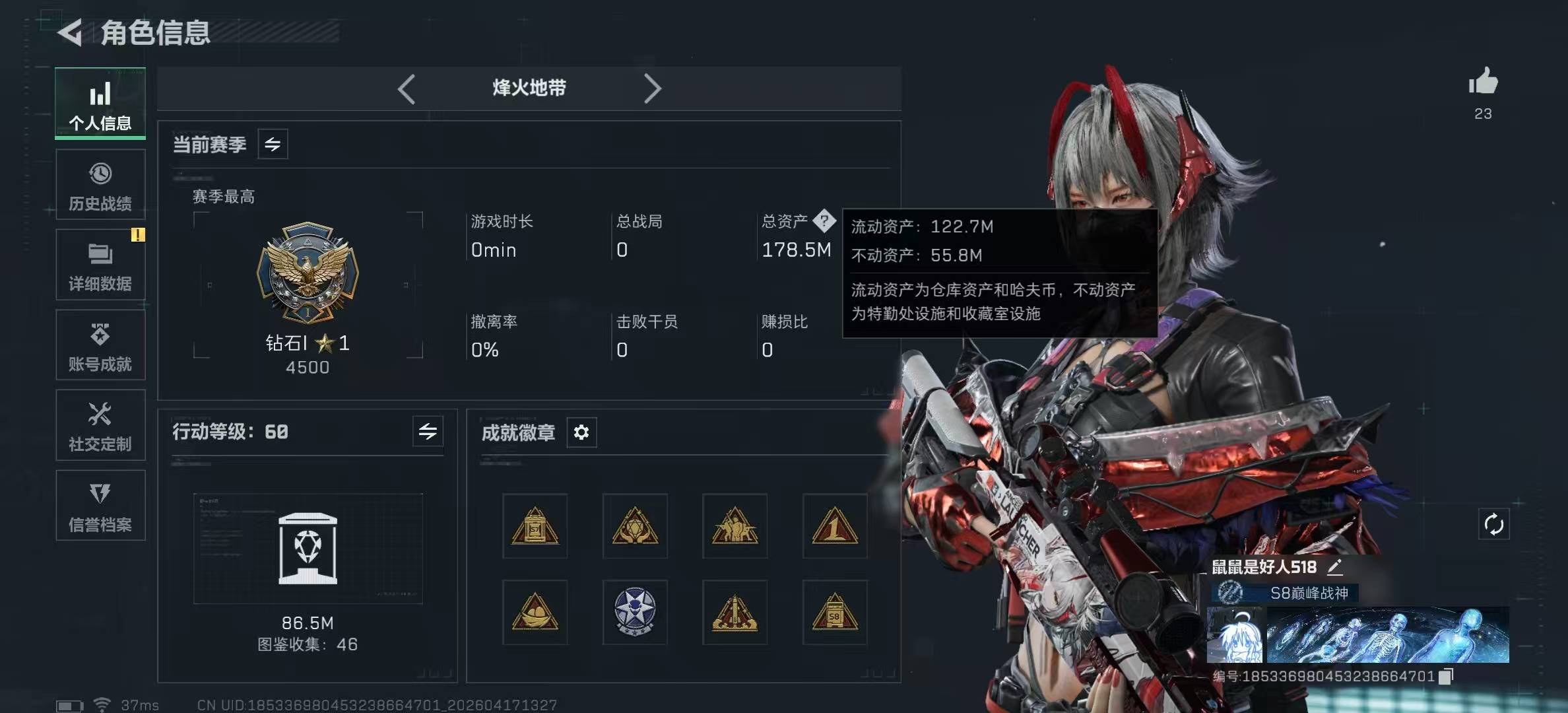Viewport: 1568px width, 713px height.
Task: Give a thumbs-up like to the profile
Action: (x=1483, y=82)
